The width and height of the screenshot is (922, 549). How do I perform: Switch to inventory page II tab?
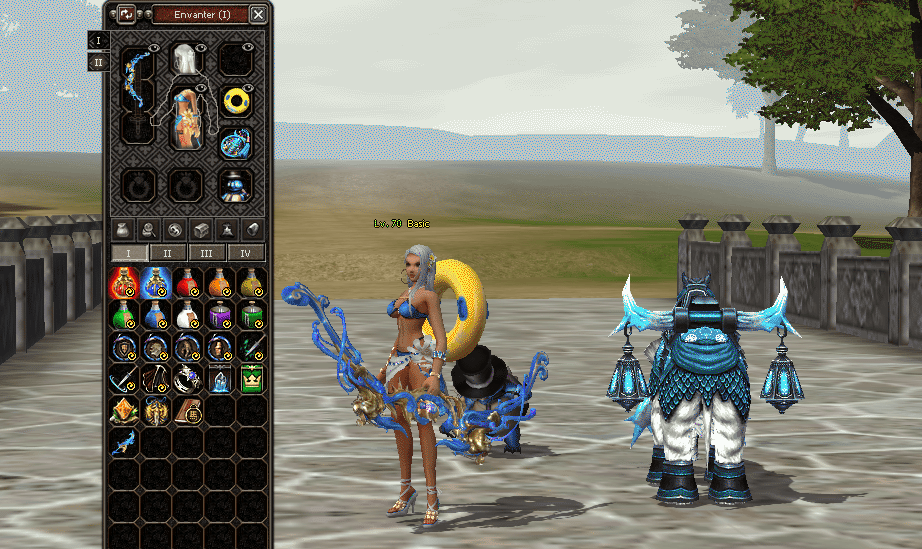coord(168,253)
